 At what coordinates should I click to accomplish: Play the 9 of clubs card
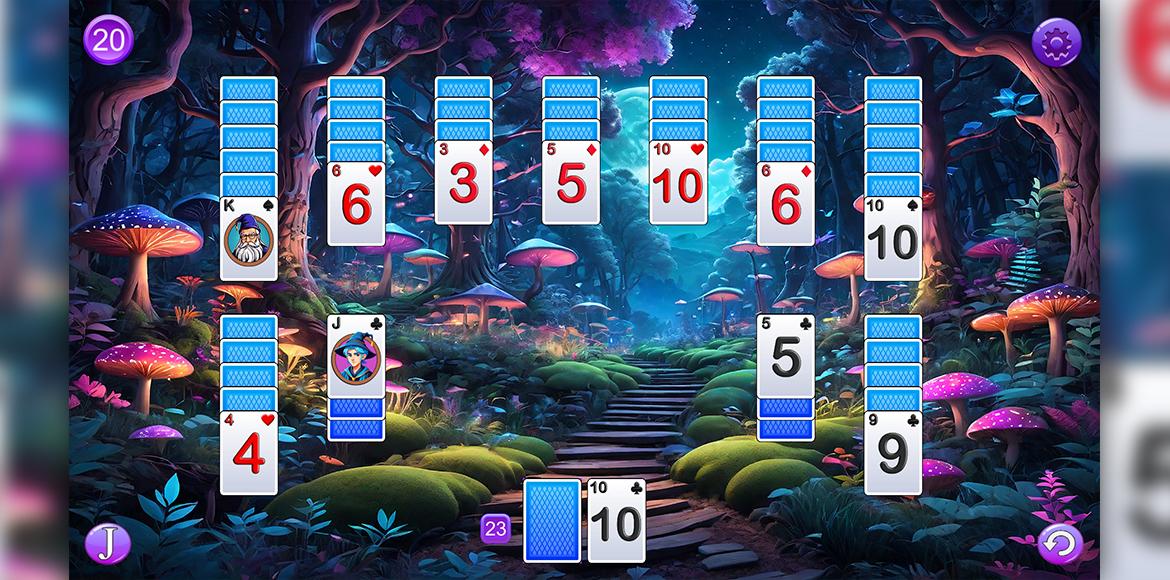pos(892,452)
